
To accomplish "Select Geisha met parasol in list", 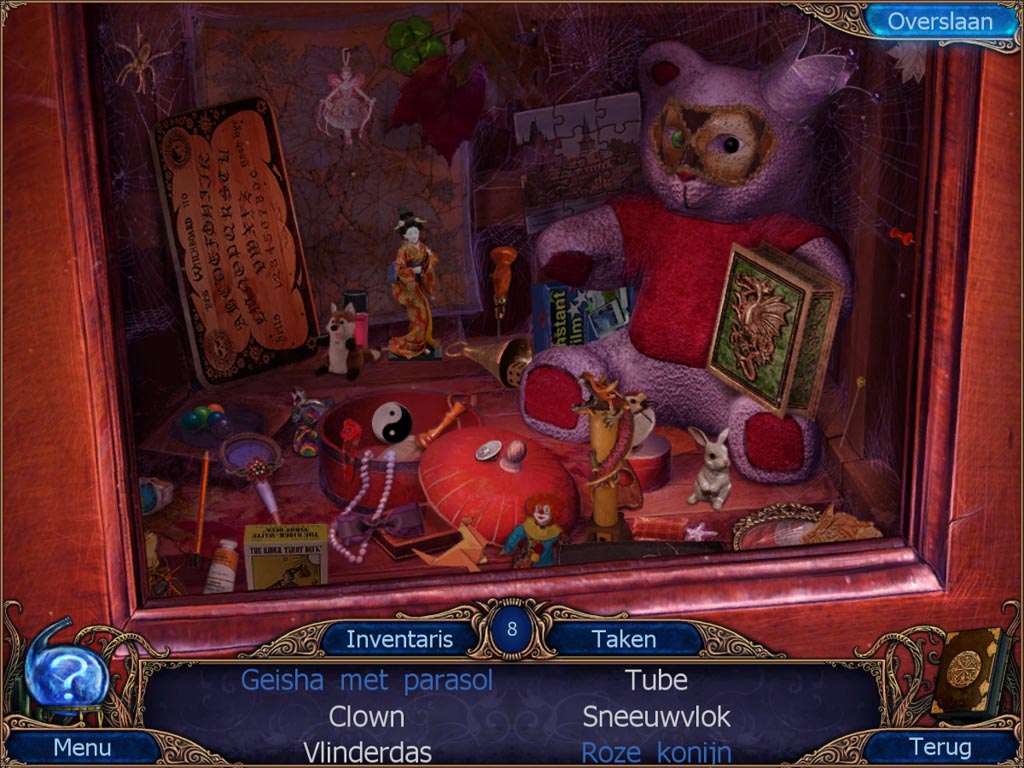I will [x=367, y=681].
